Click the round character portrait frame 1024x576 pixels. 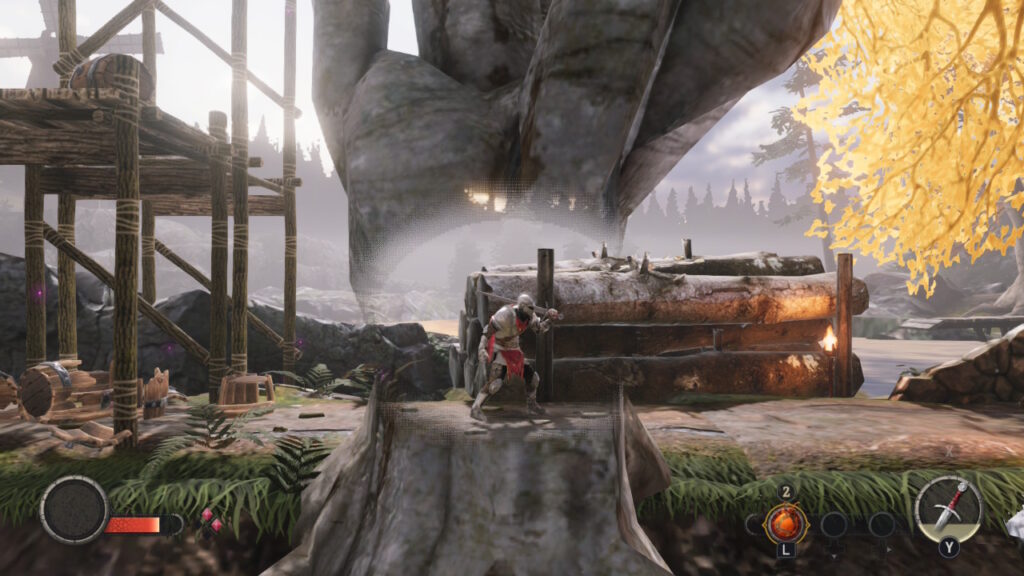(74, 510)
